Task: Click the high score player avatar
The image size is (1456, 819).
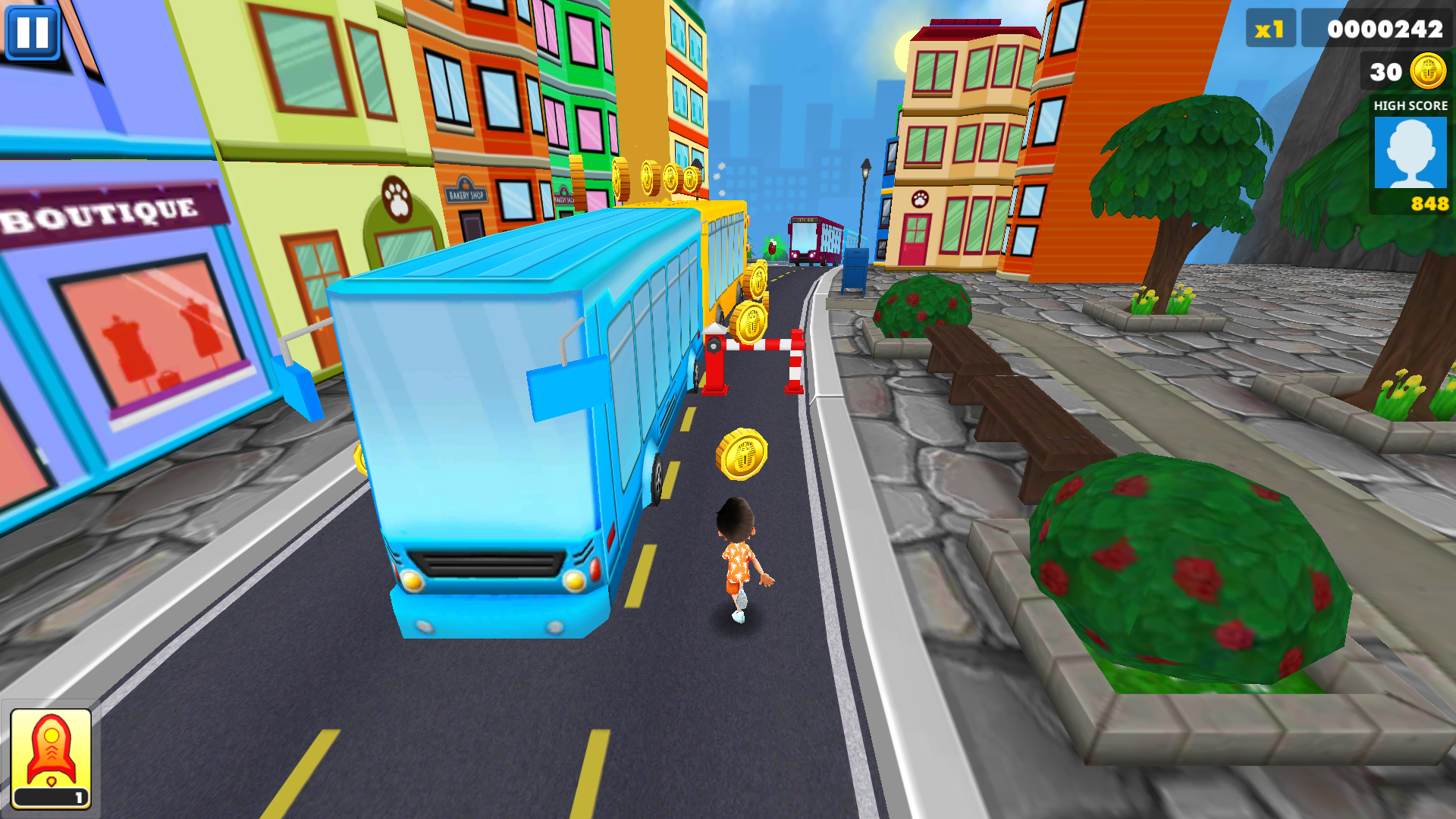Action: point(1410,152)
